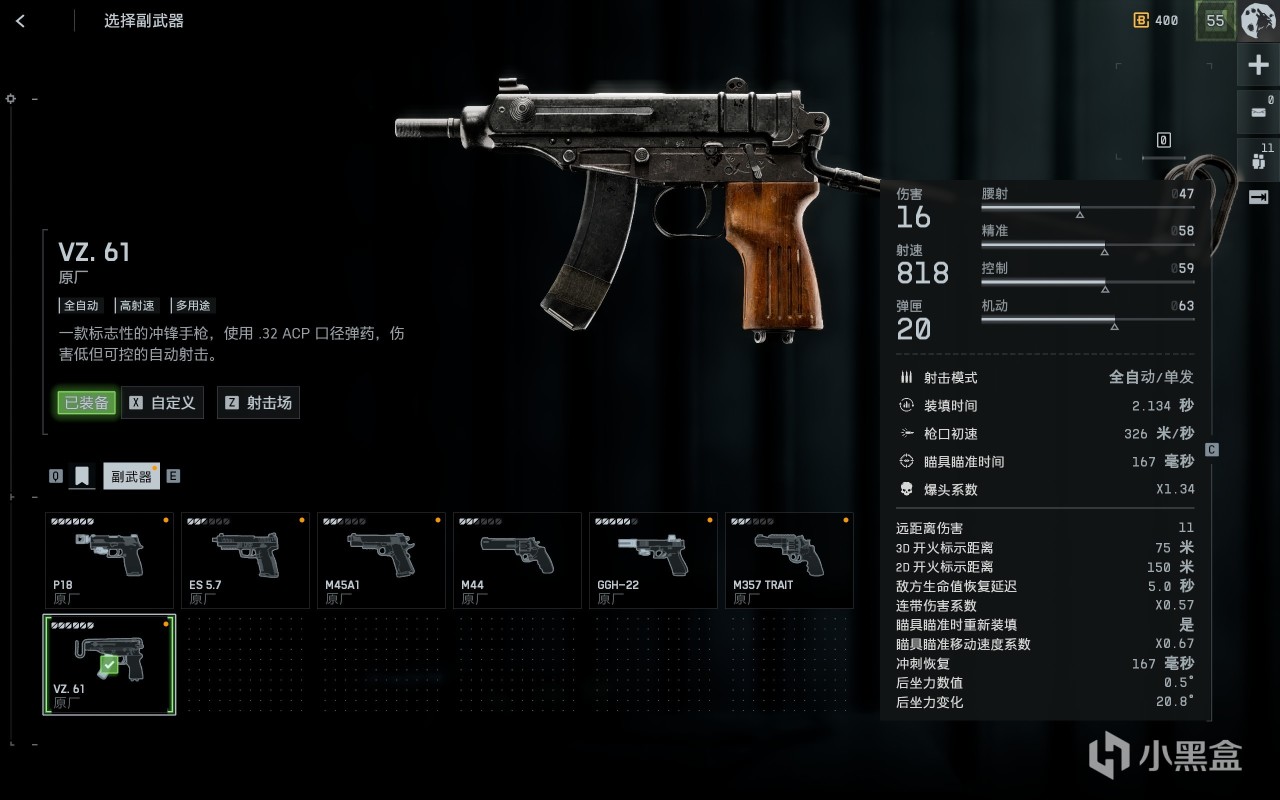Click the gear icon on left edge

pyautogui.click(x=11, y=99)
